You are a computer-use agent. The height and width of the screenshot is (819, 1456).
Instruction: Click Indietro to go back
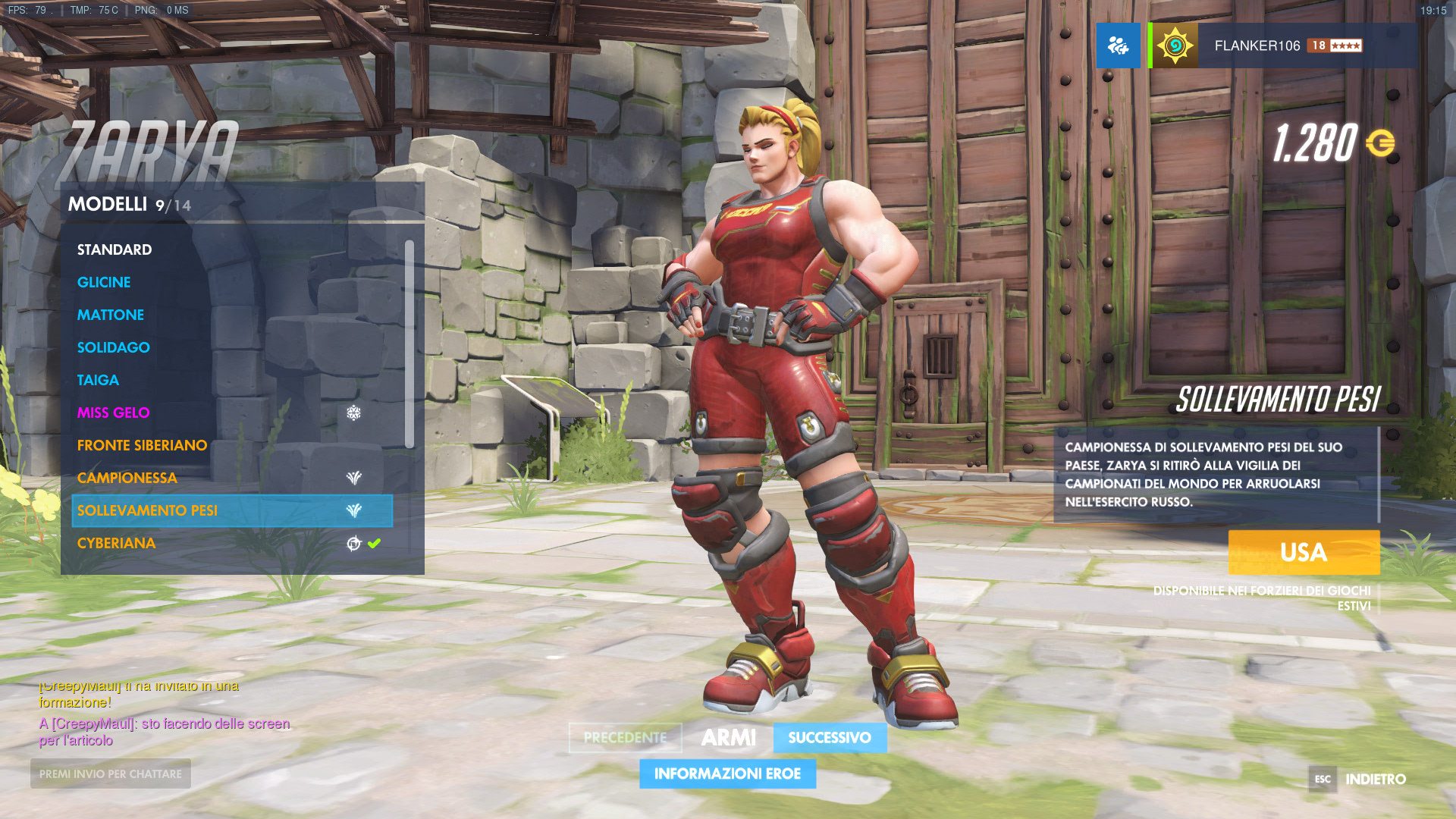(1374, 779)
